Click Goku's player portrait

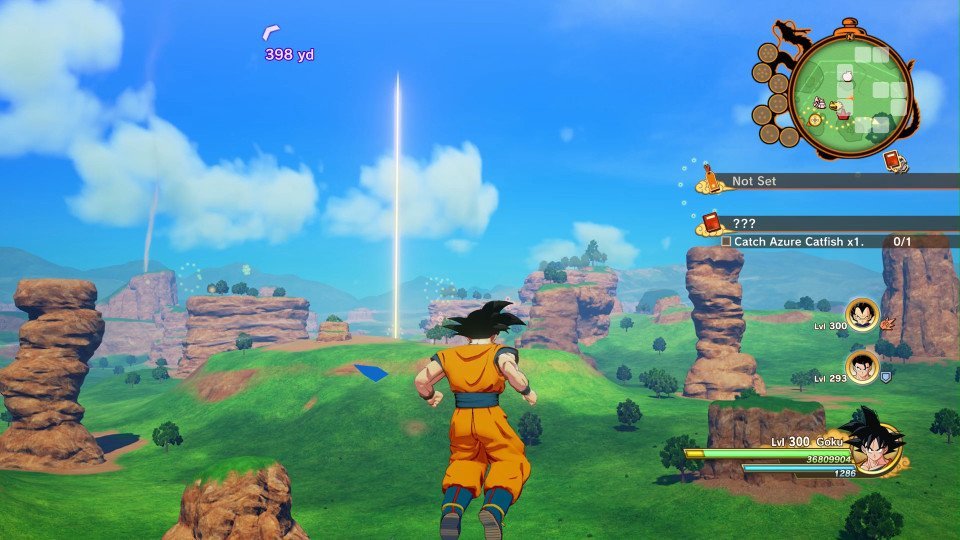click(x=876, y=445)
